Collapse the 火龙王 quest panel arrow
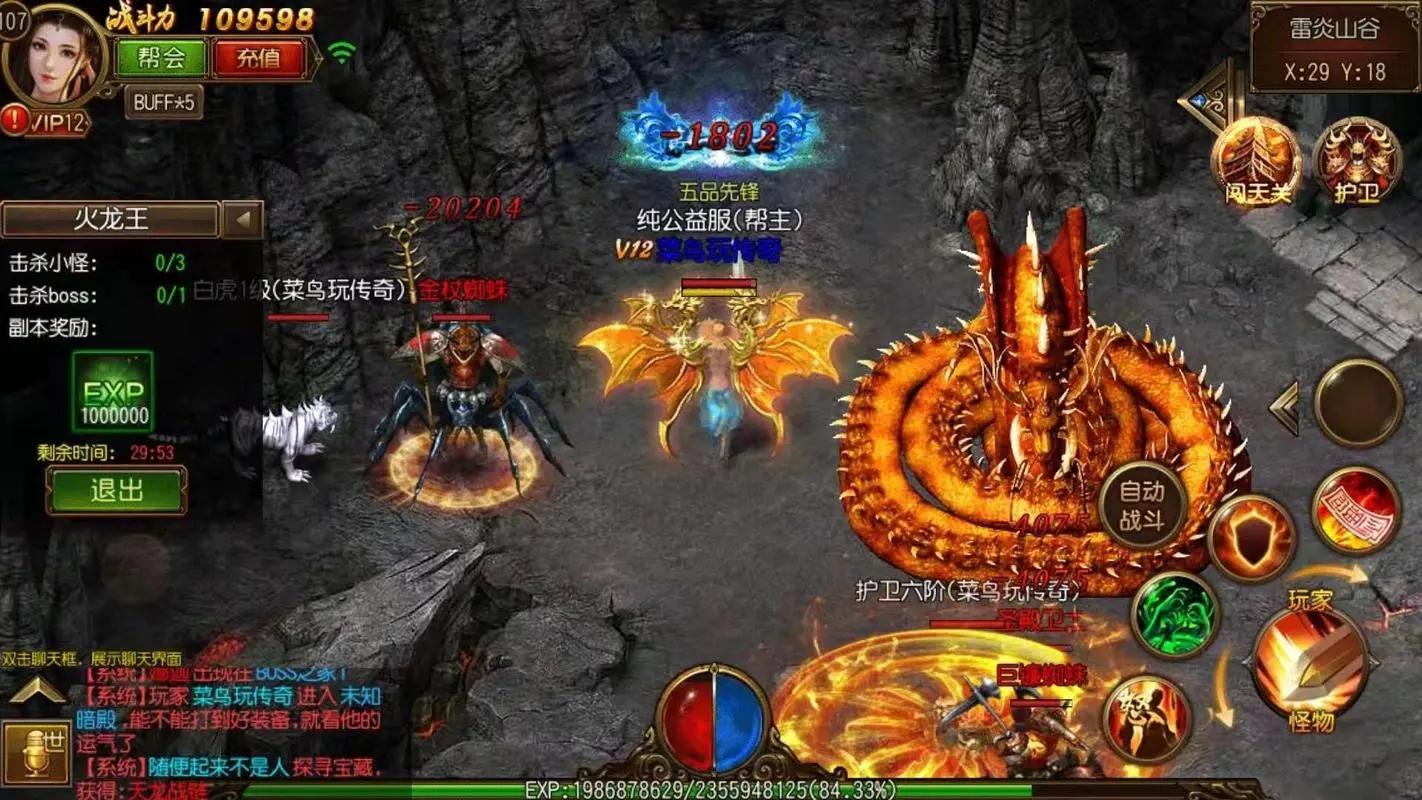1422x800 pixels. pos(242,219)
